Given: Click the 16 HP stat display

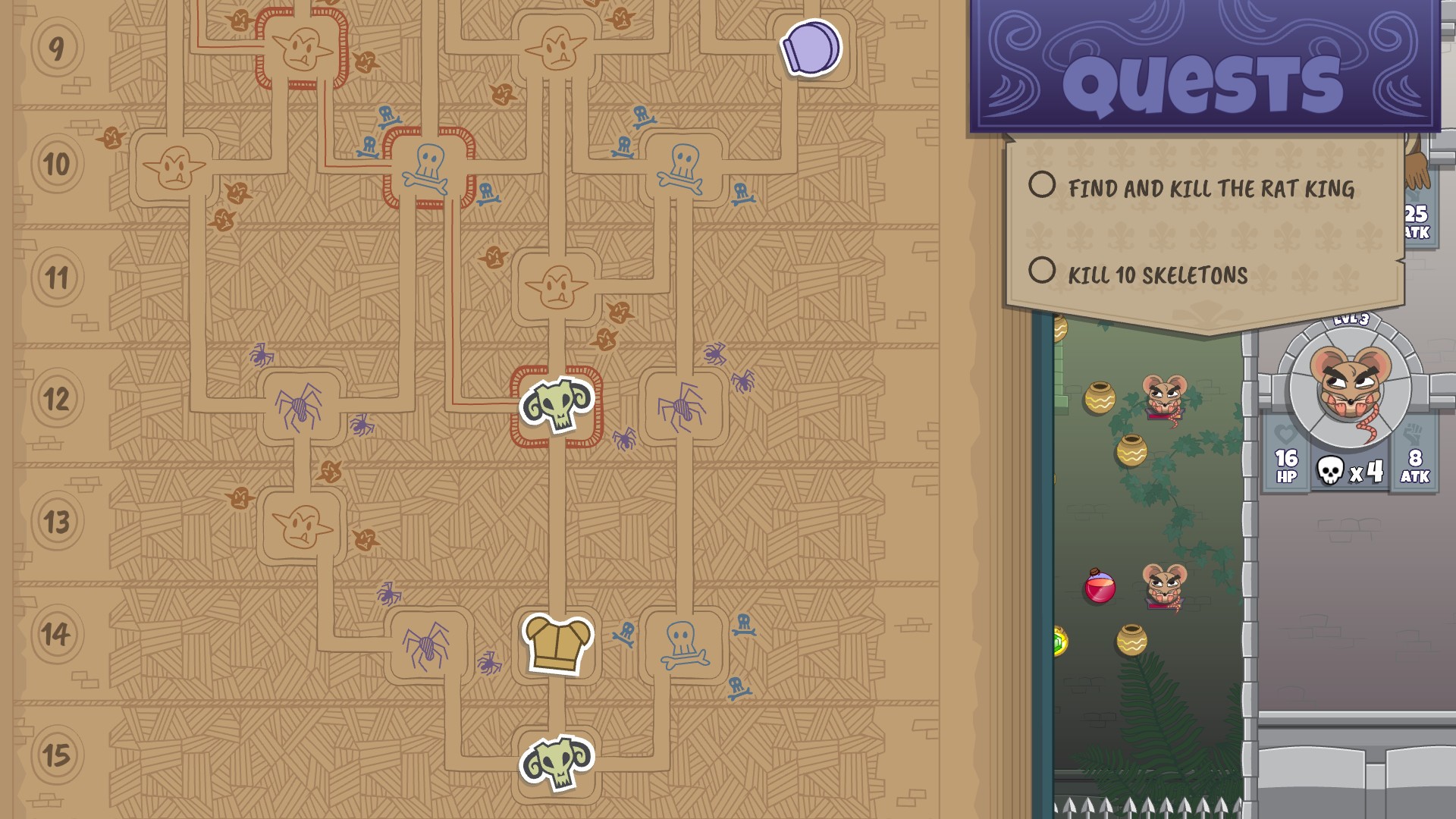Looking at the screenshot, I should 1285,466.
